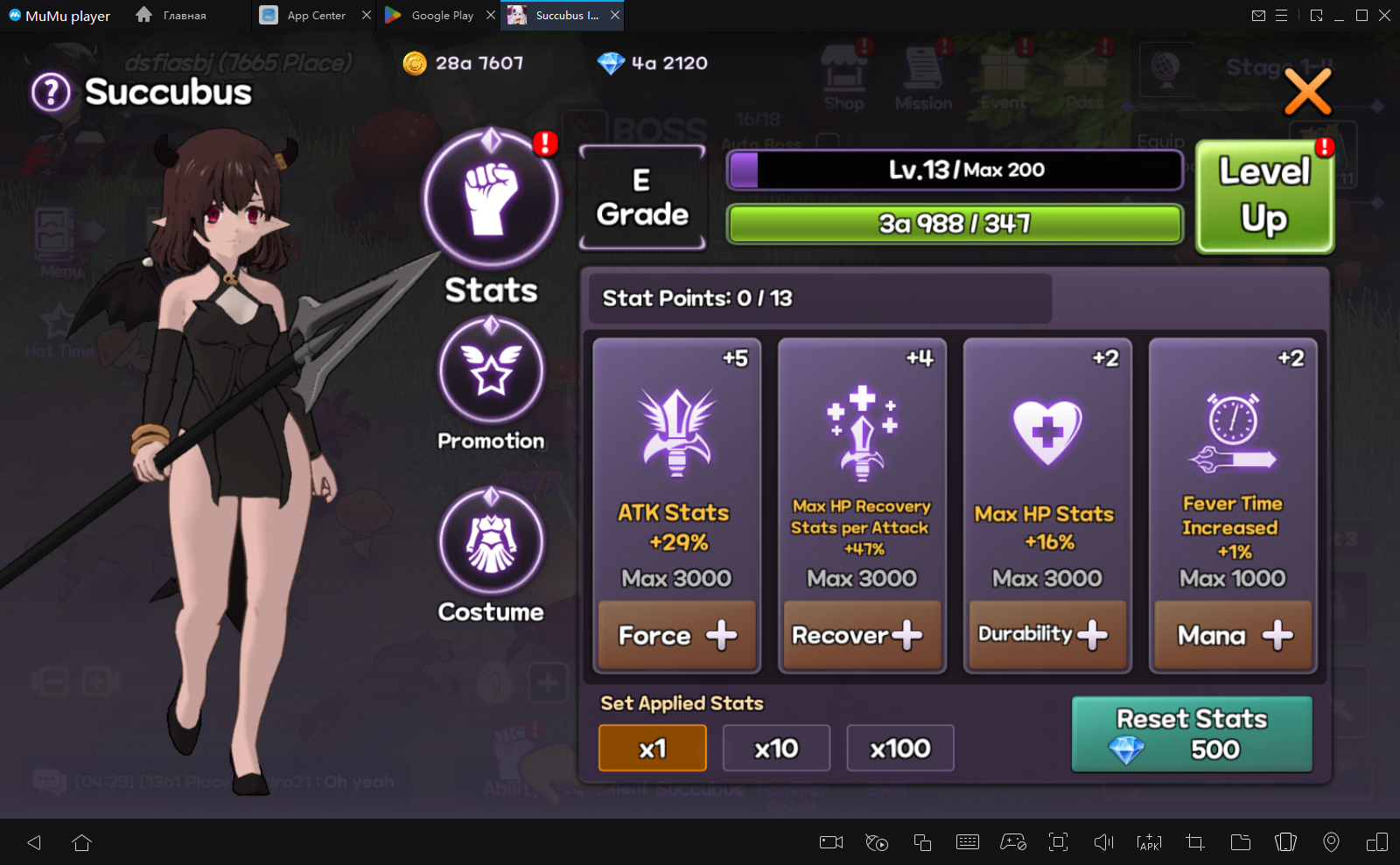The height and width of the screenshot is (865, 1400).
Task: Set applied stats to x100
Action: 900,749
